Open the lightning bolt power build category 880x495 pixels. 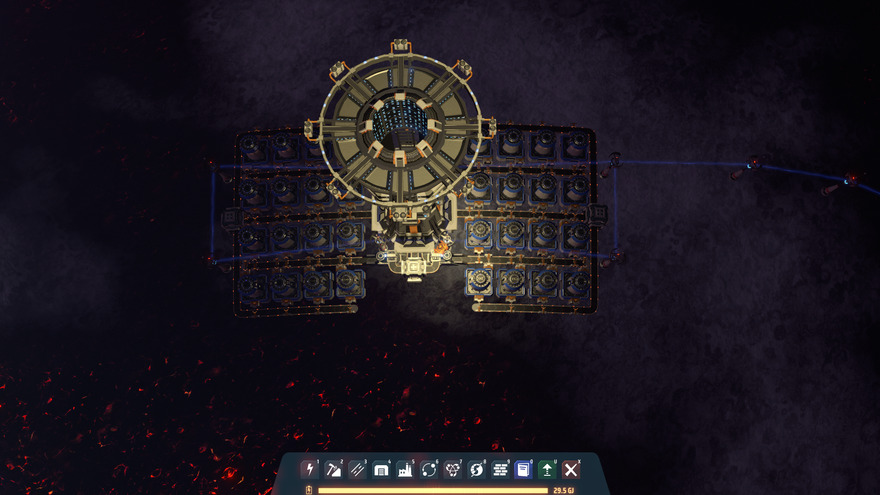tap(309, 469)
